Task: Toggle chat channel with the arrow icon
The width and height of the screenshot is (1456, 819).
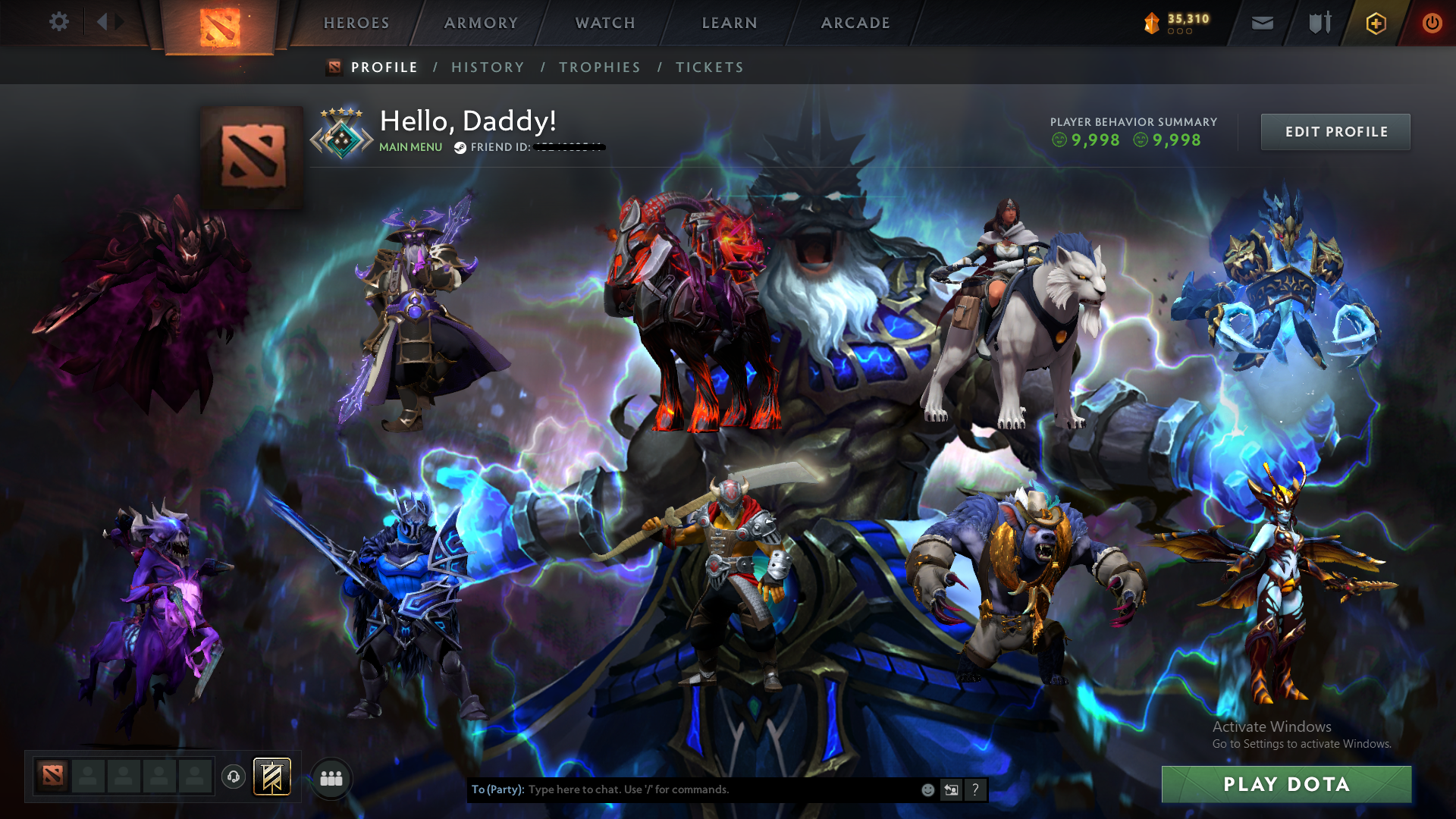Action: (x=951, y=789)
